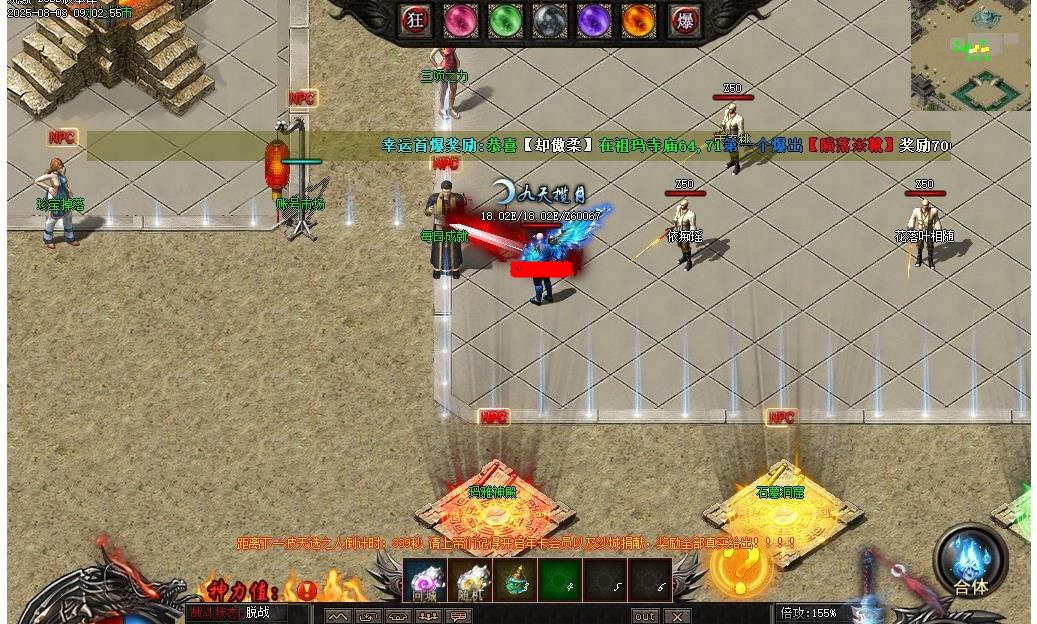Click the red exclamation mark beside 神力值
1037x624 pixels.
307,590
